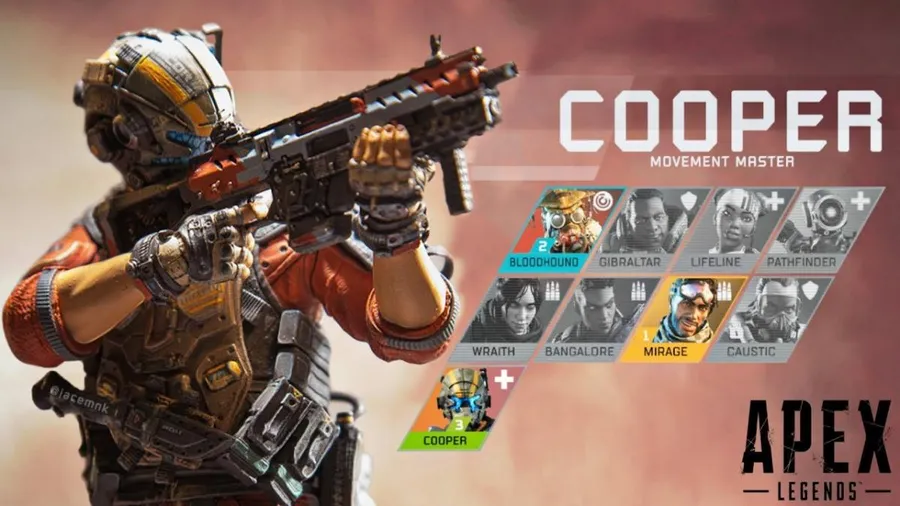Image resolution: width=900 pixels, height=506 pixels.
Task: Choose the Wraith legend tile
Action: coord(515,319)
